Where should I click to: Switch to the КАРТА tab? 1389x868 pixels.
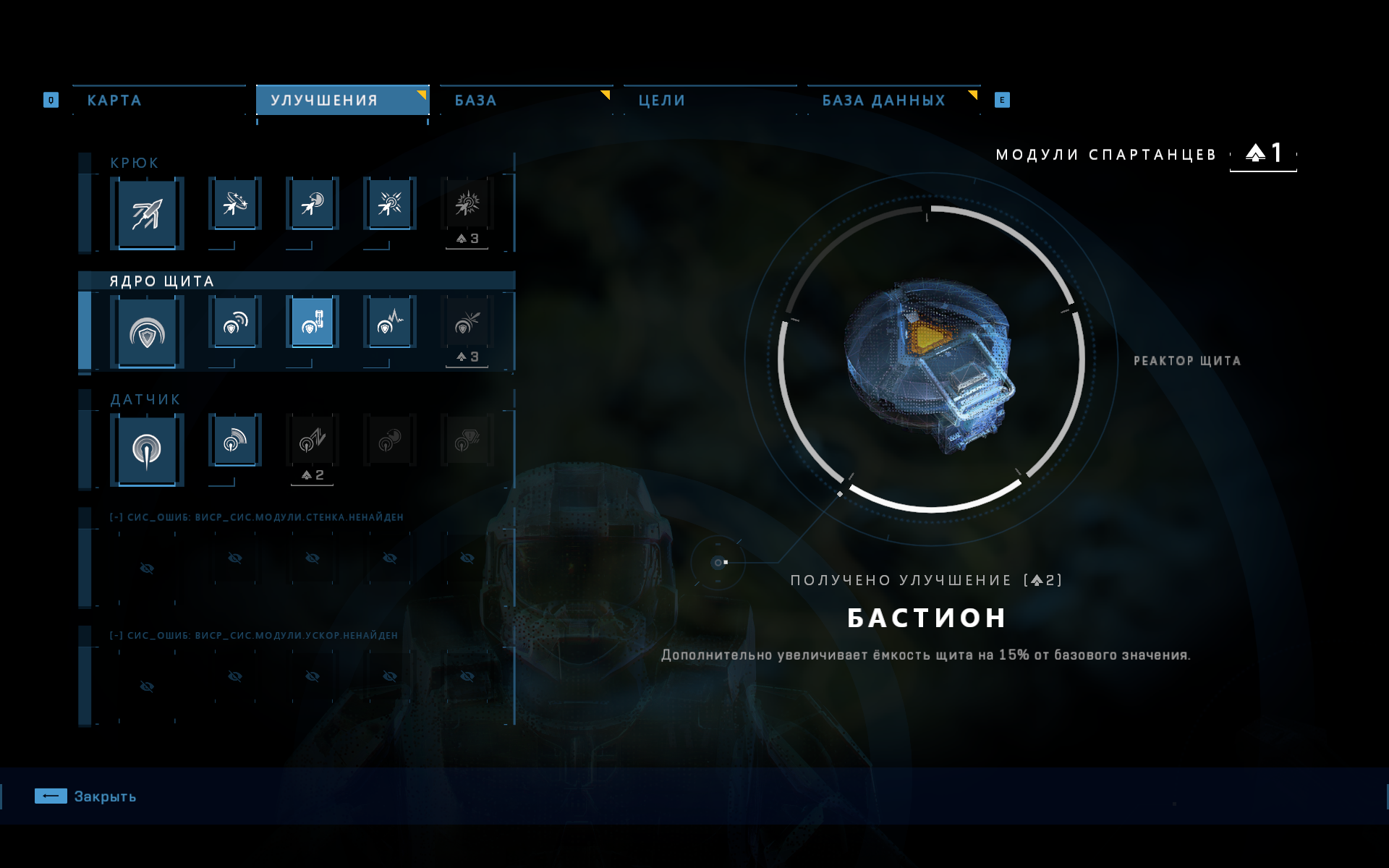tap(114, 101)
